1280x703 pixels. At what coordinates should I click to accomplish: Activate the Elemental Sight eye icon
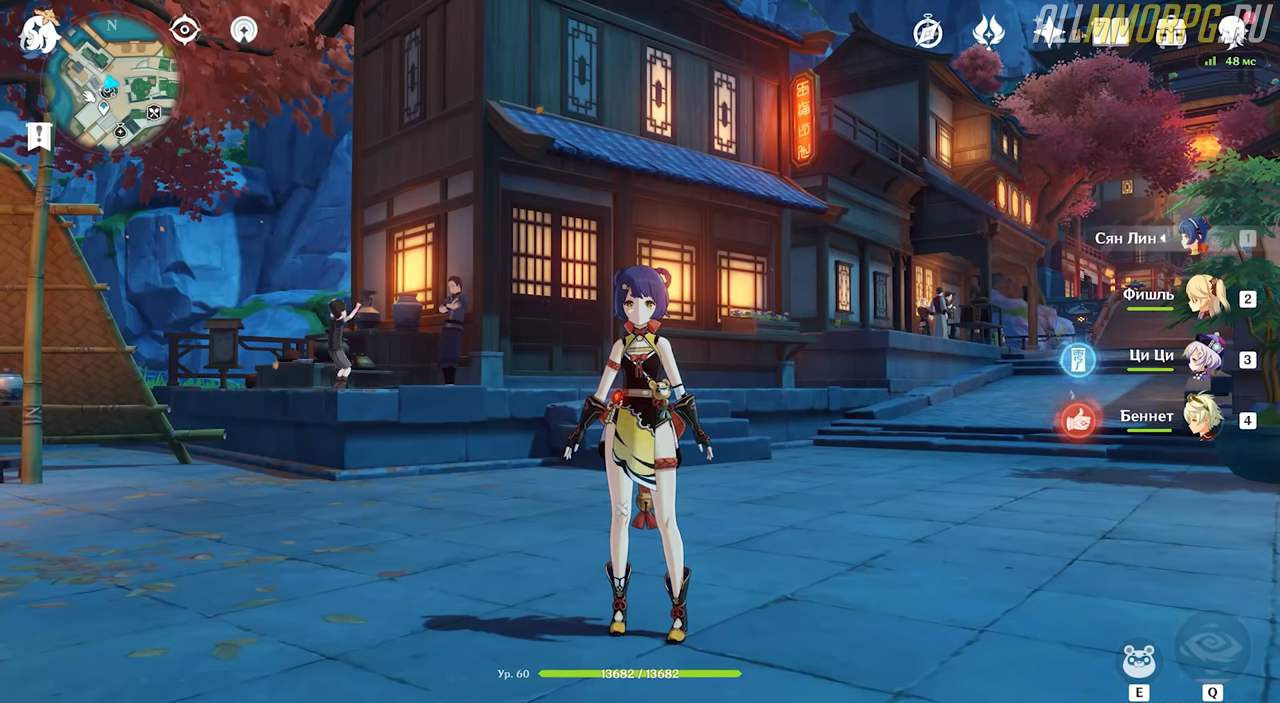point(185,29)
